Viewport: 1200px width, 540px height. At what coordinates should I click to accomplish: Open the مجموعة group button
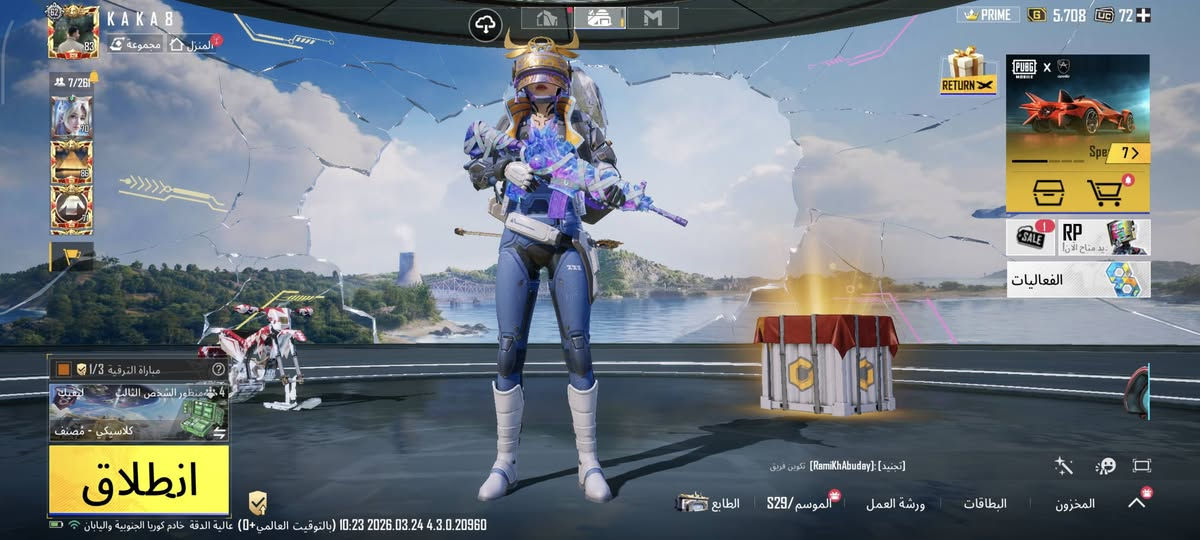pyautogui.click(x=136, y=44)
